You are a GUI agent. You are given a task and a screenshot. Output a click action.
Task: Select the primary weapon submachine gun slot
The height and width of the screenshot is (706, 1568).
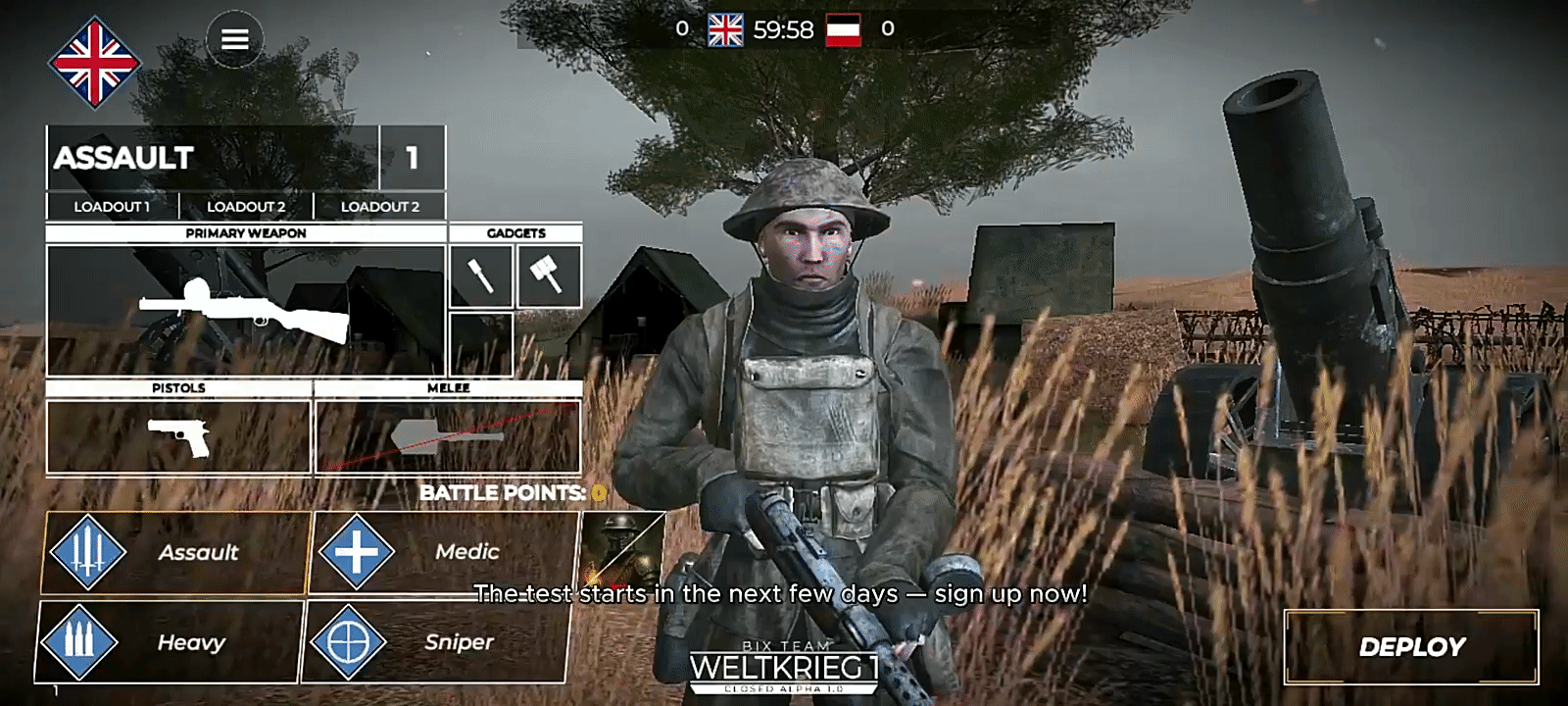tap(245, 309)
